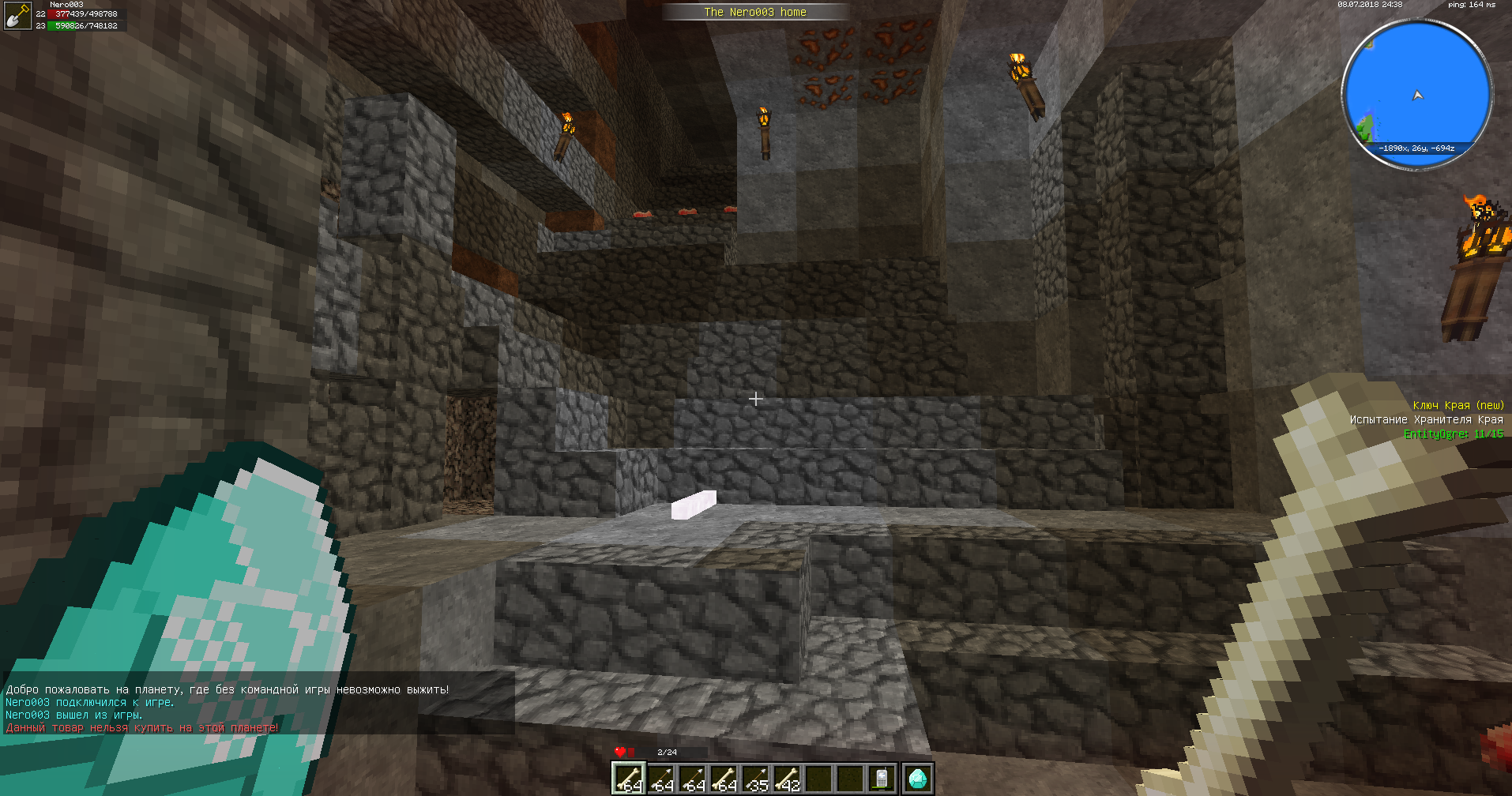Viewport: 1512px width, 796px height.
Task: Click the shovel profession icon
Action: click(x=17, y=16)
